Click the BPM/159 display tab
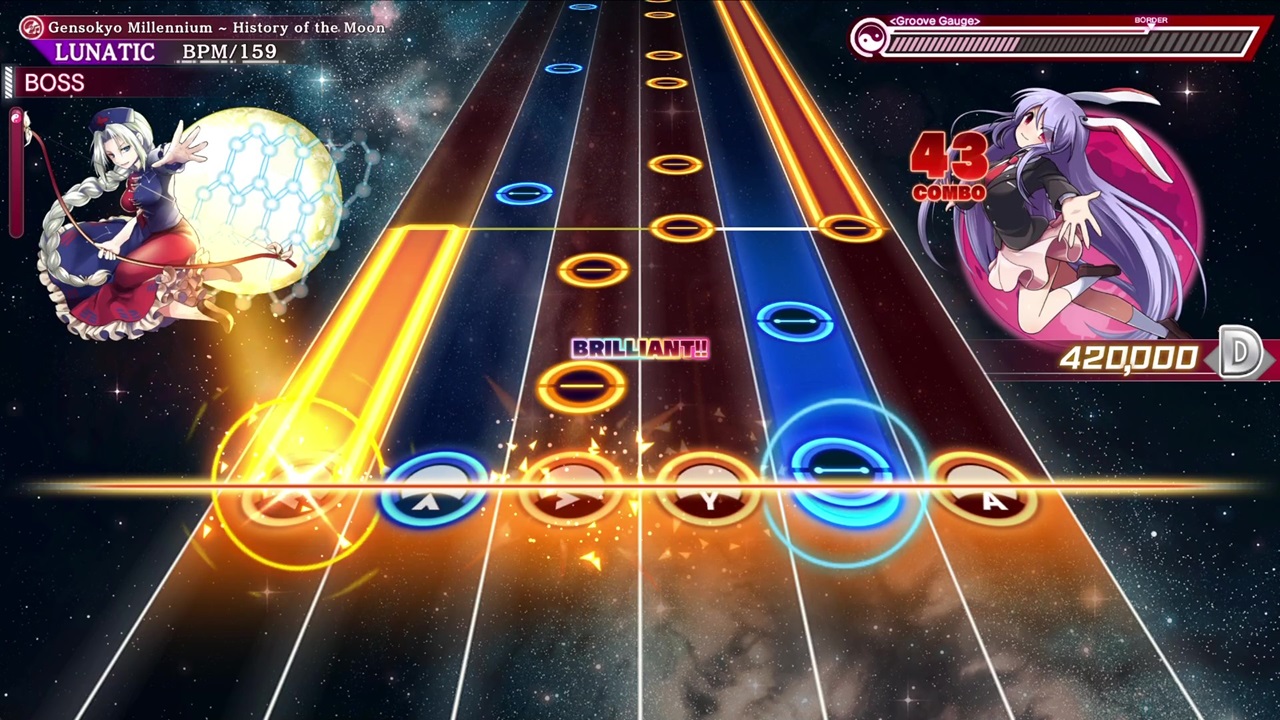The height and width of the screenshot is (720, 1280). pyautogui.click(x=228, y=51)
